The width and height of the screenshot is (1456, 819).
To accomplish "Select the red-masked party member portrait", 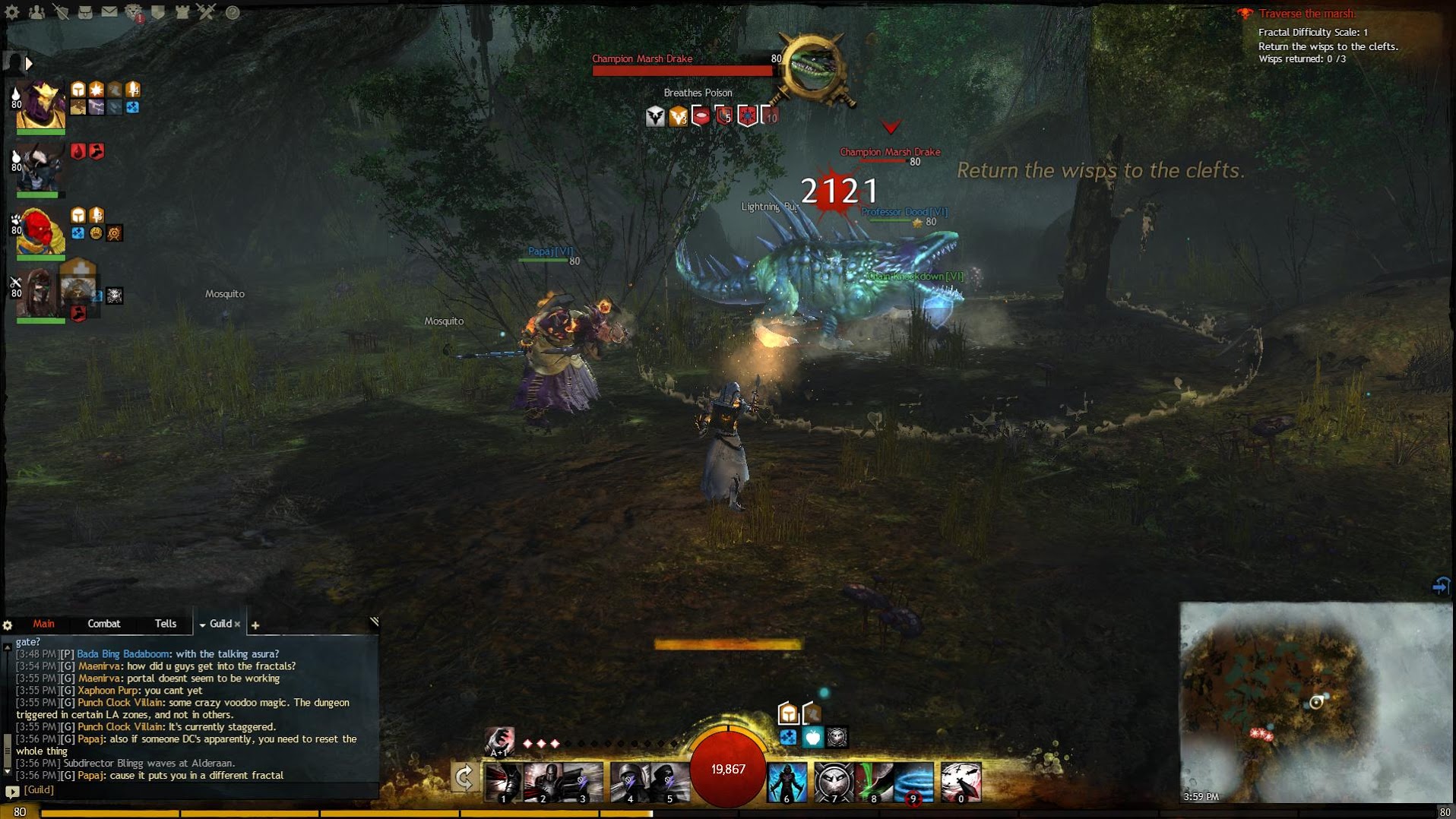I will click(40, 231).
